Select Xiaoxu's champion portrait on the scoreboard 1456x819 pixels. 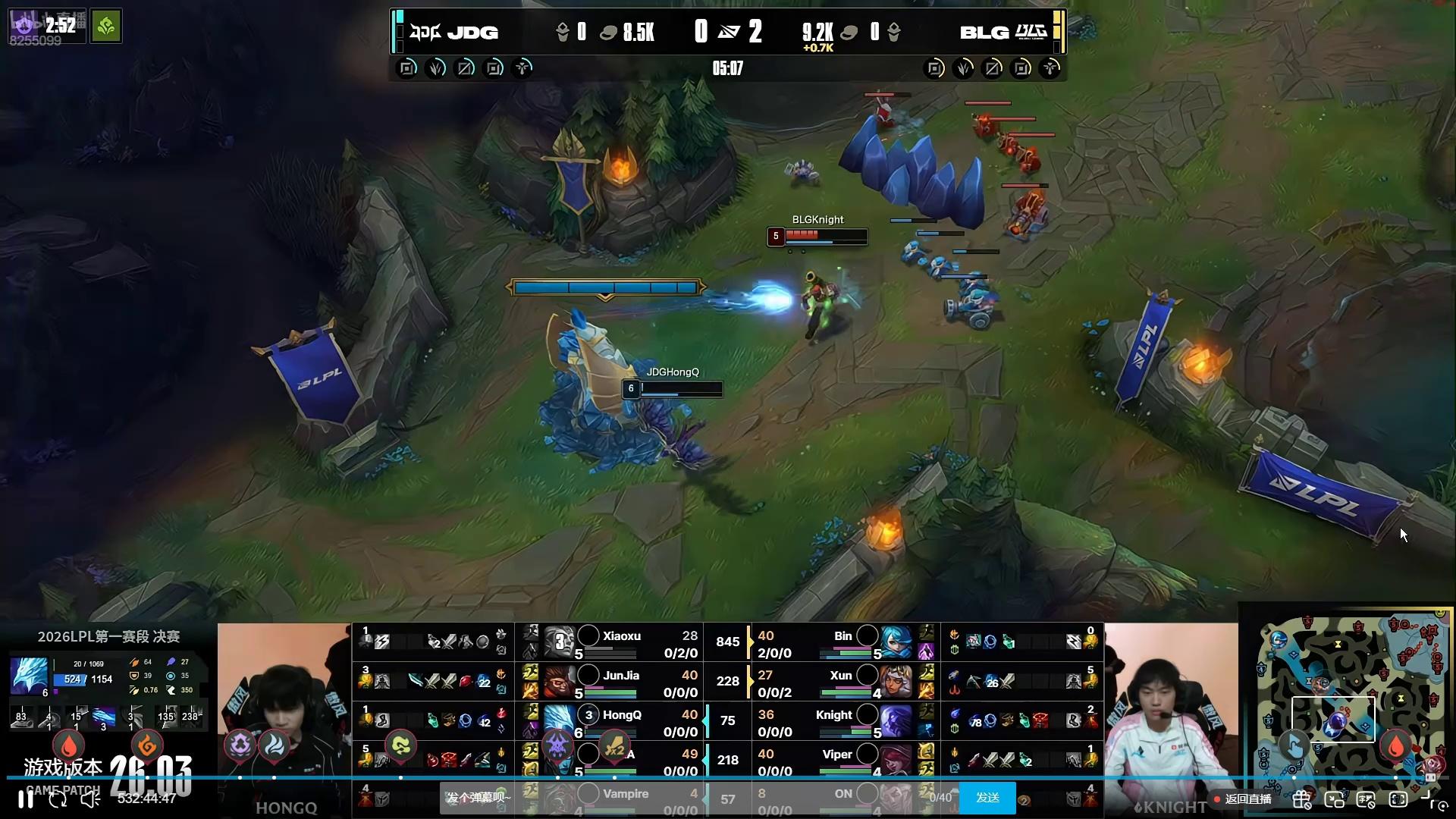point(560,643)
